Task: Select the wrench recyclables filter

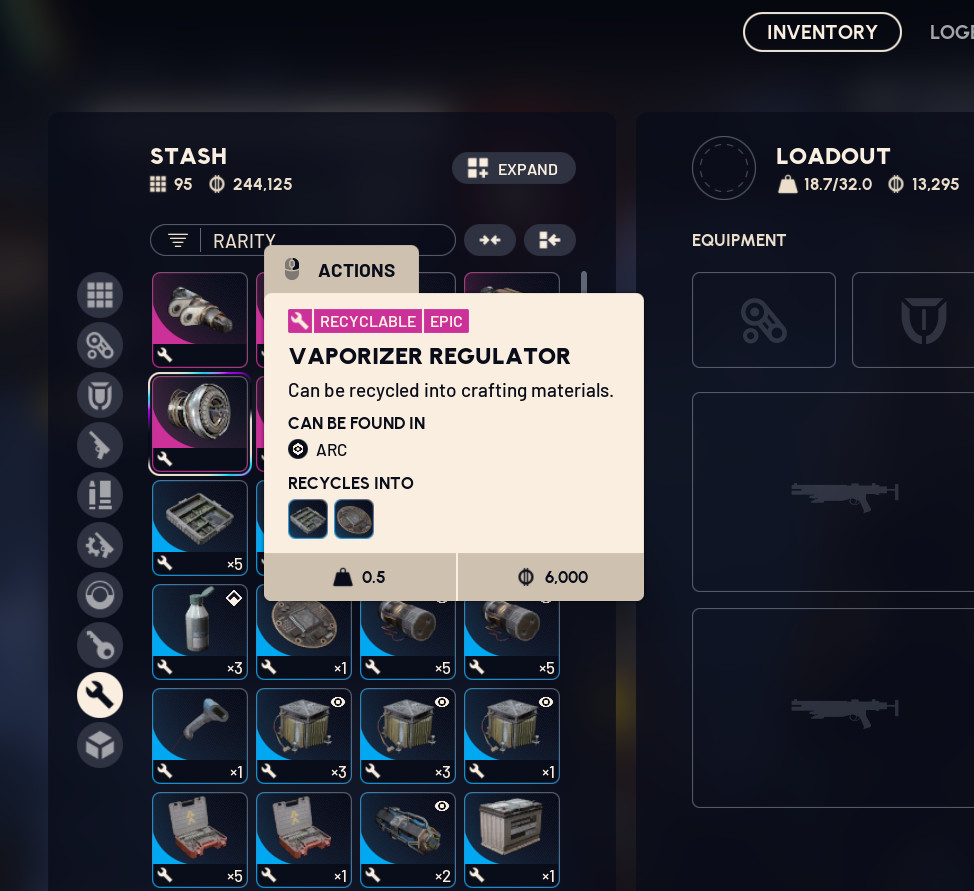Action: [x=100, y=695]
